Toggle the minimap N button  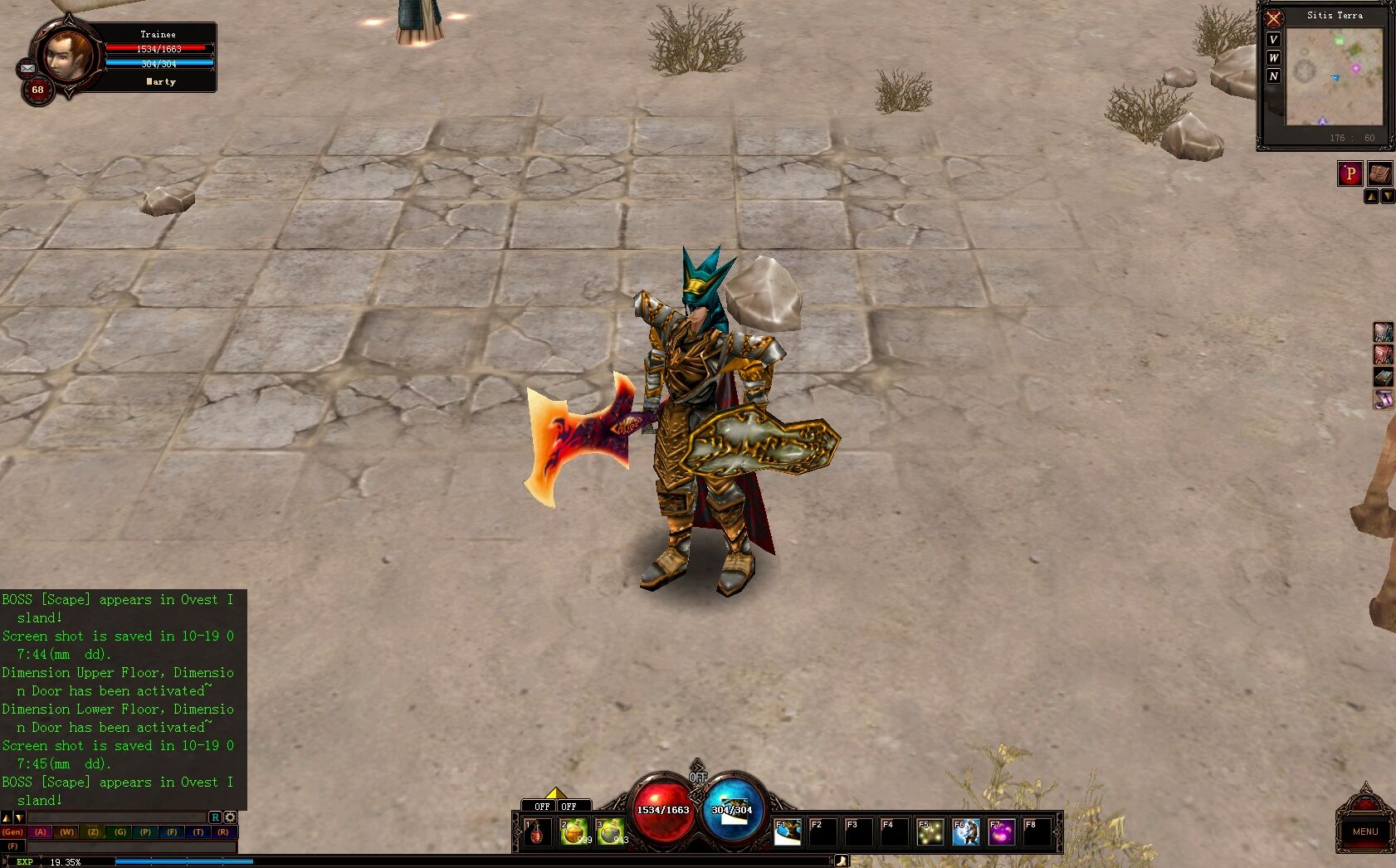(x=1273, y=76)
